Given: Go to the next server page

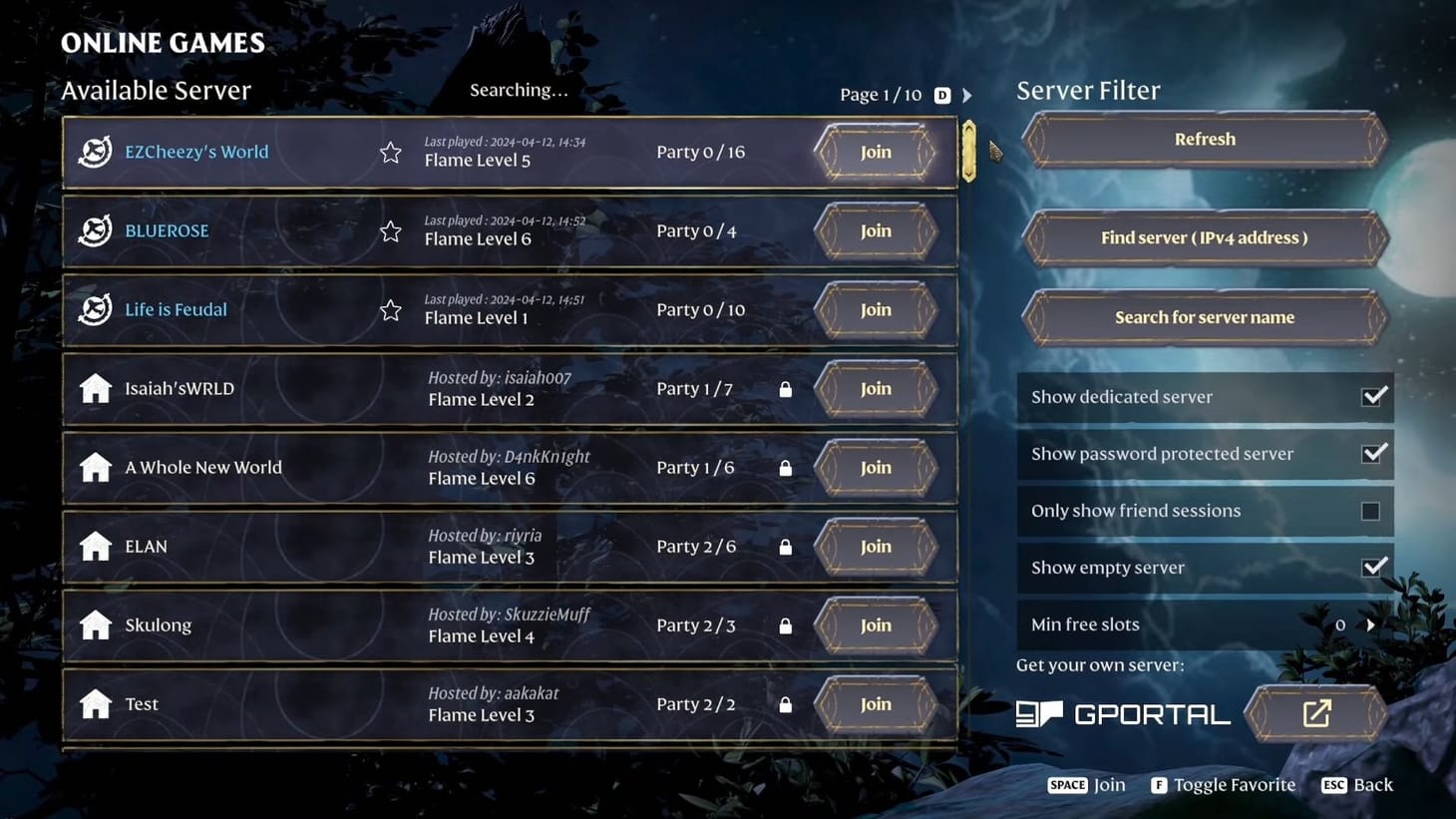Looking at the screenshot, I should pyautogui.click(x=966, y=95).
